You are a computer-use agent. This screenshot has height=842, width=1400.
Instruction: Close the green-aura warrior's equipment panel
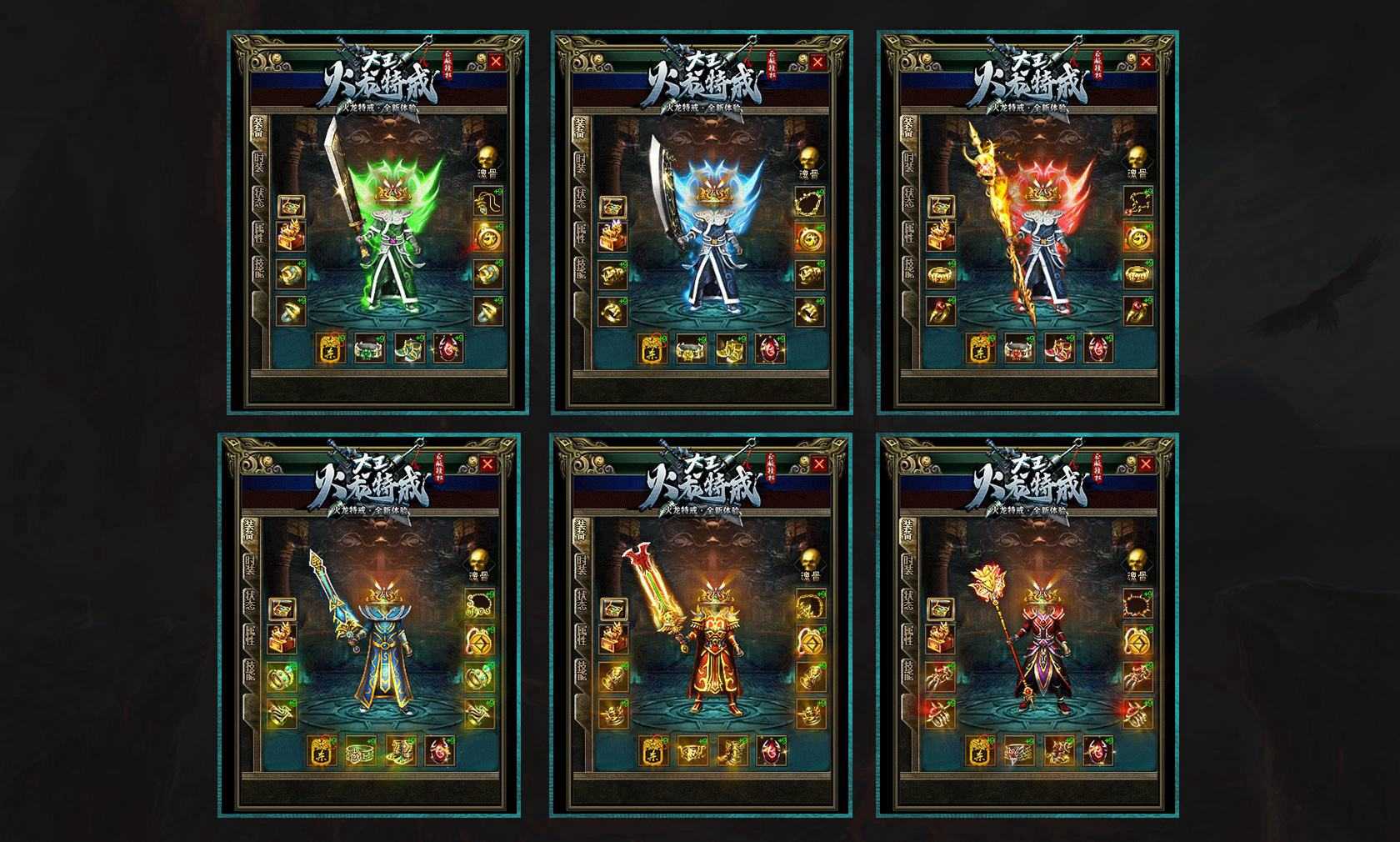tap(497, 61)
